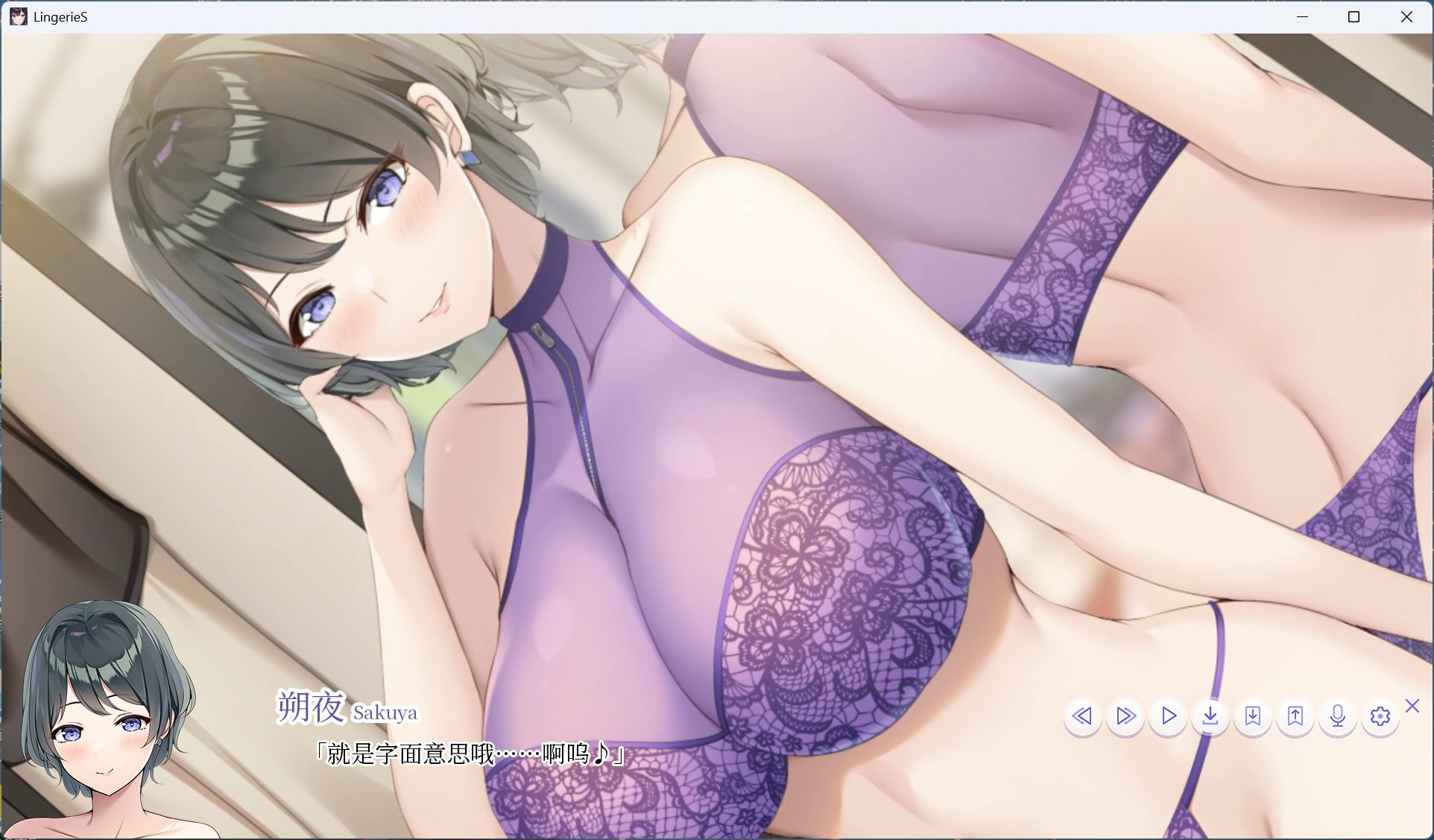Open the backlog with the rewind icon
This screenshot has width=1434, height=840.
point(1083,716)
